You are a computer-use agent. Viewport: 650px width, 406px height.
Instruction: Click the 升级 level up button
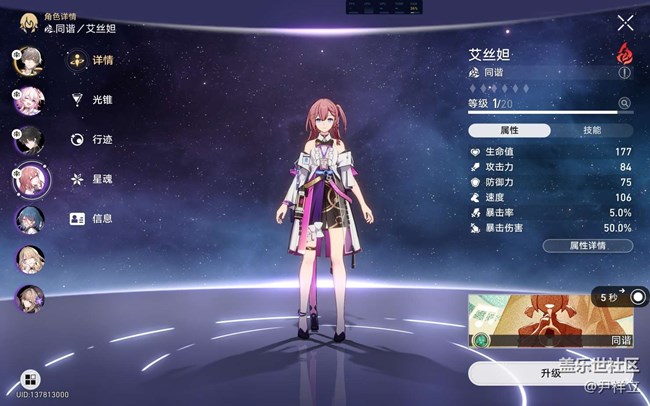coord(551,373)
